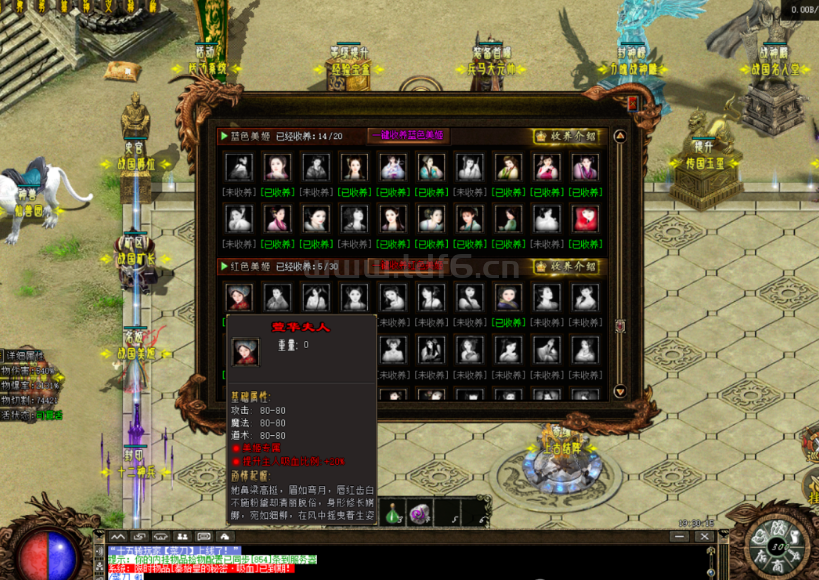Open the compass wheel menu's center button
The height and width of the screenshot is (580, 819).
(778, 545)
